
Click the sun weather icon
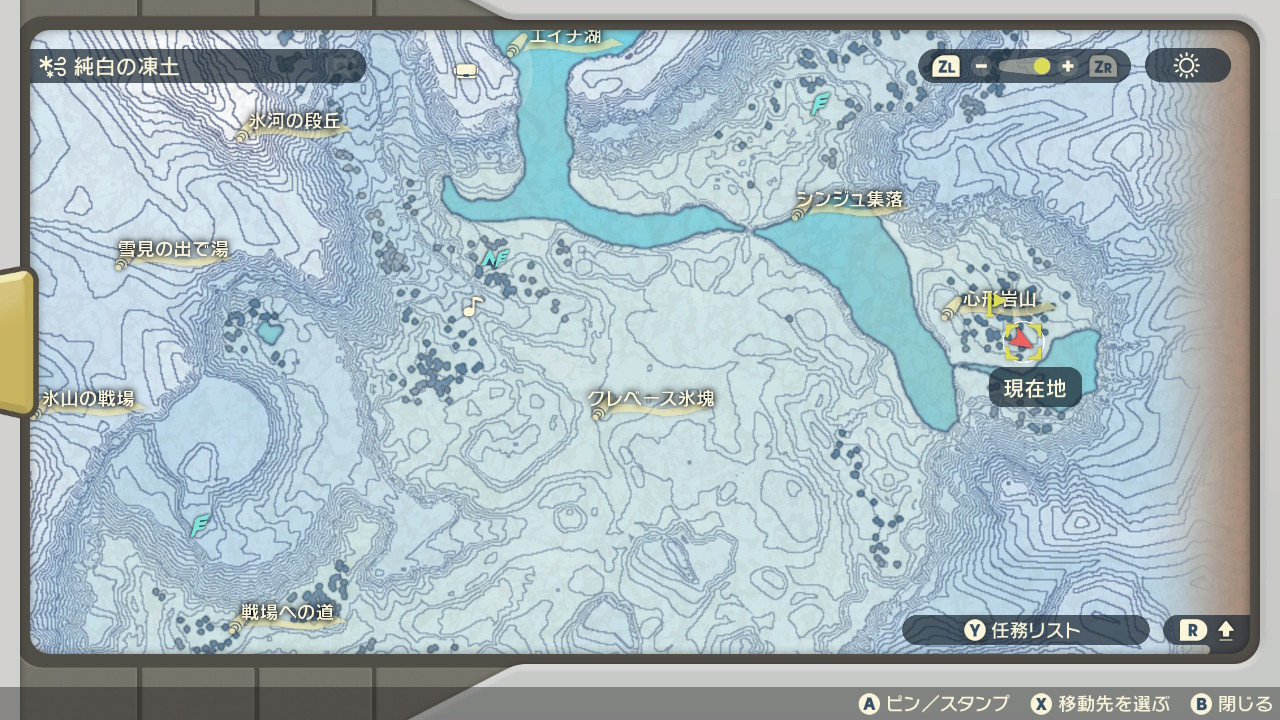point(1187,67)
